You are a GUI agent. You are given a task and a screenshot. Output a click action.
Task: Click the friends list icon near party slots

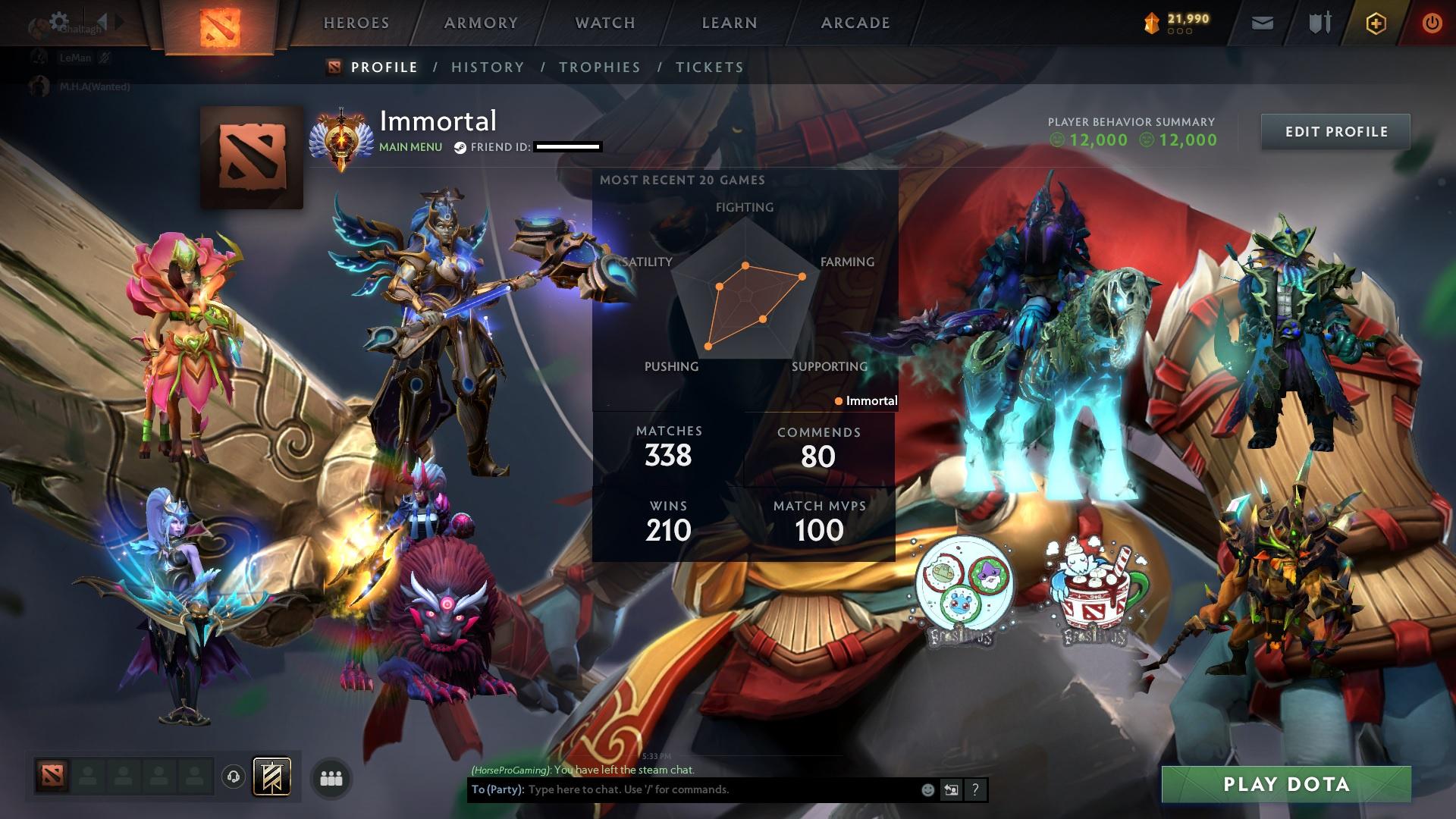pyautogui.click(x=331, y=778)
